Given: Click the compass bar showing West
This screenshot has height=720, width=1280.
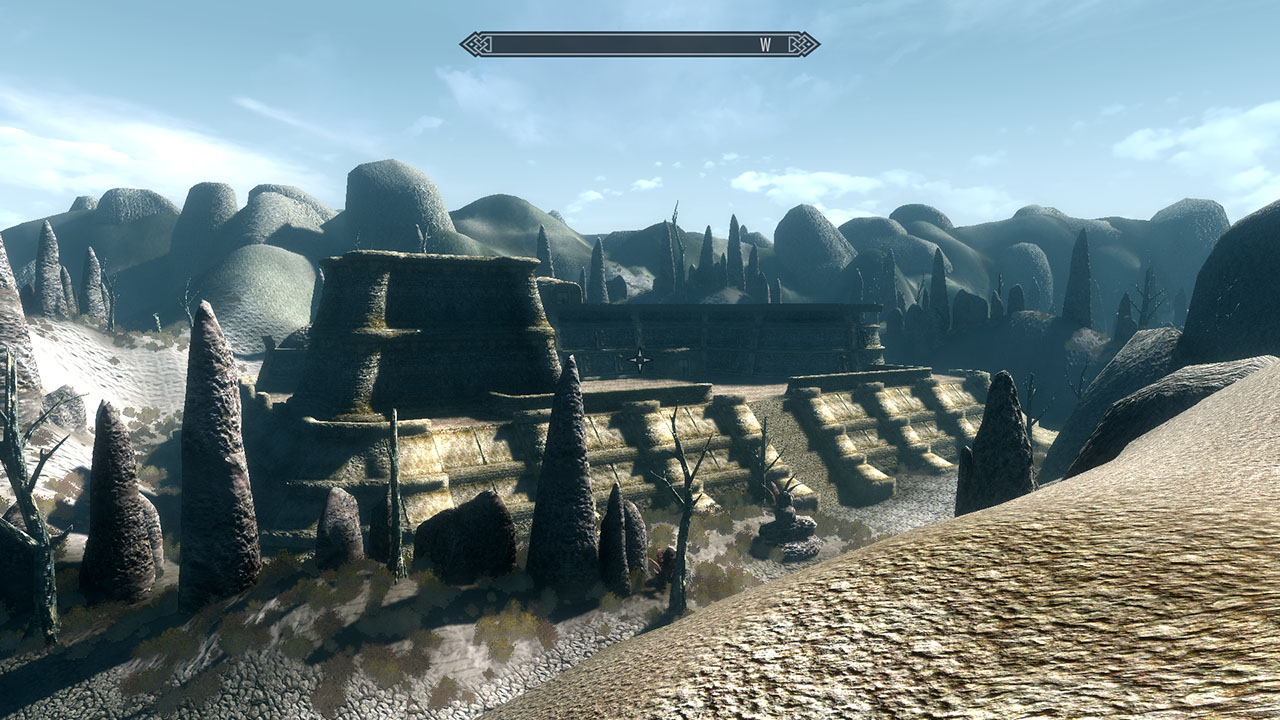Looking at the screenshot, I should pyautogui.click(x=640, y=44).
